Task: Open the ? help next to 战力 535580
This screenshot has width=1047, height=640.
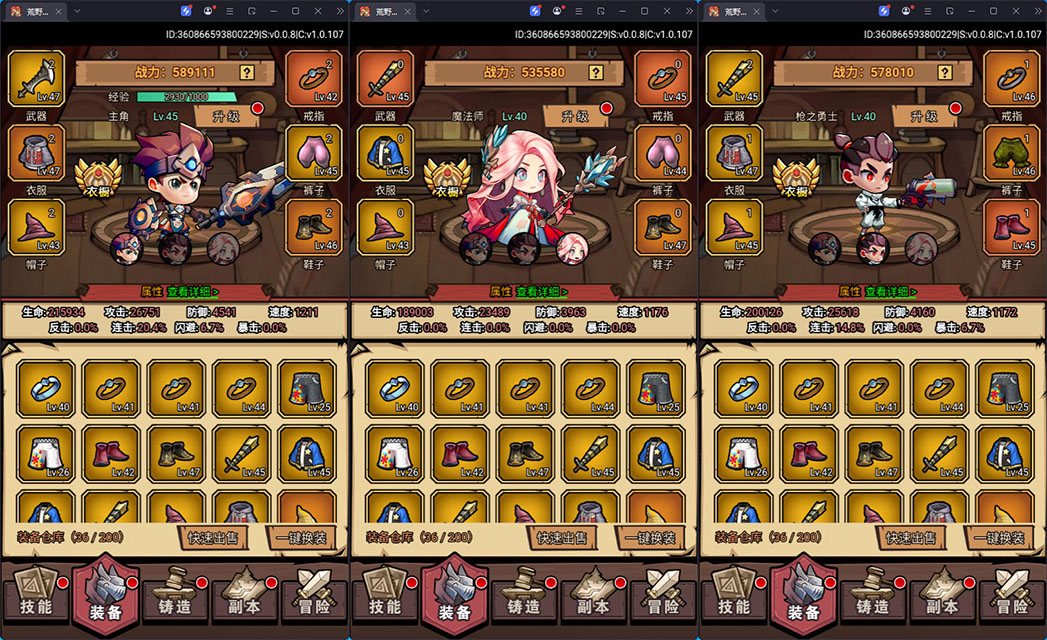Action: [596, 72]
